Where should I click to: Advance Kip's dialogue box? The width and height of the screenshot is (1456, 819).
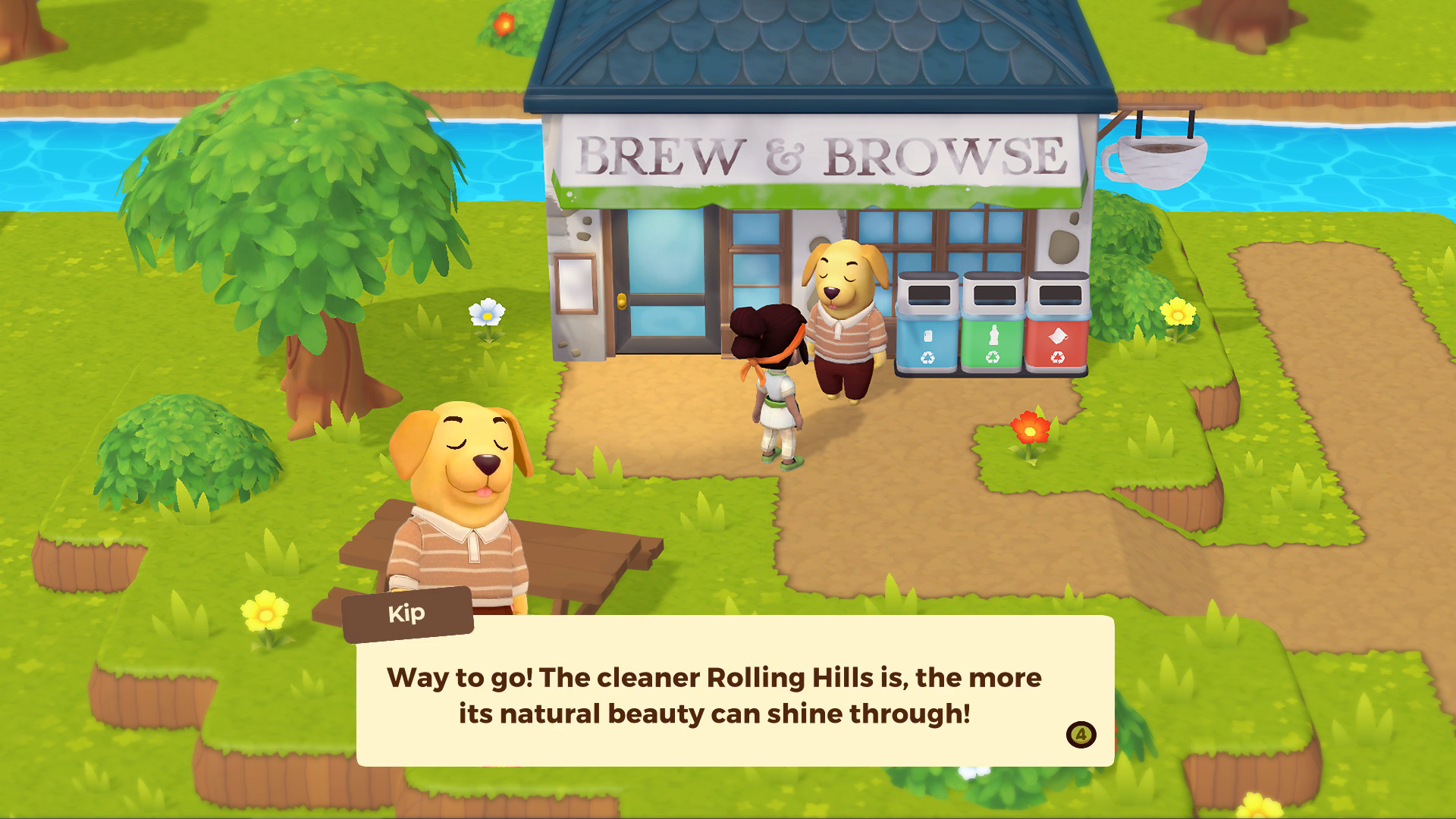732,694
